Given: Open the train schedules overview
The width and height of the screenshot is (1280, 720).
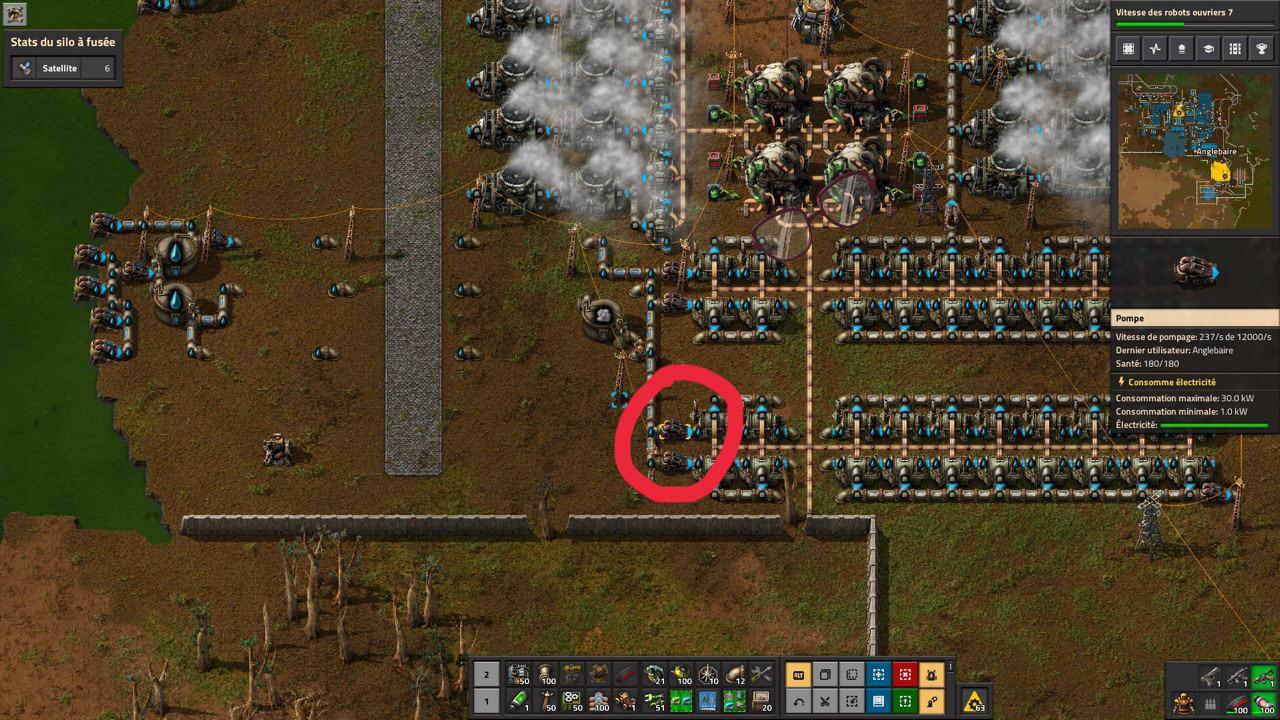Looking at the screenshot, I should [x=1235, y=47].
